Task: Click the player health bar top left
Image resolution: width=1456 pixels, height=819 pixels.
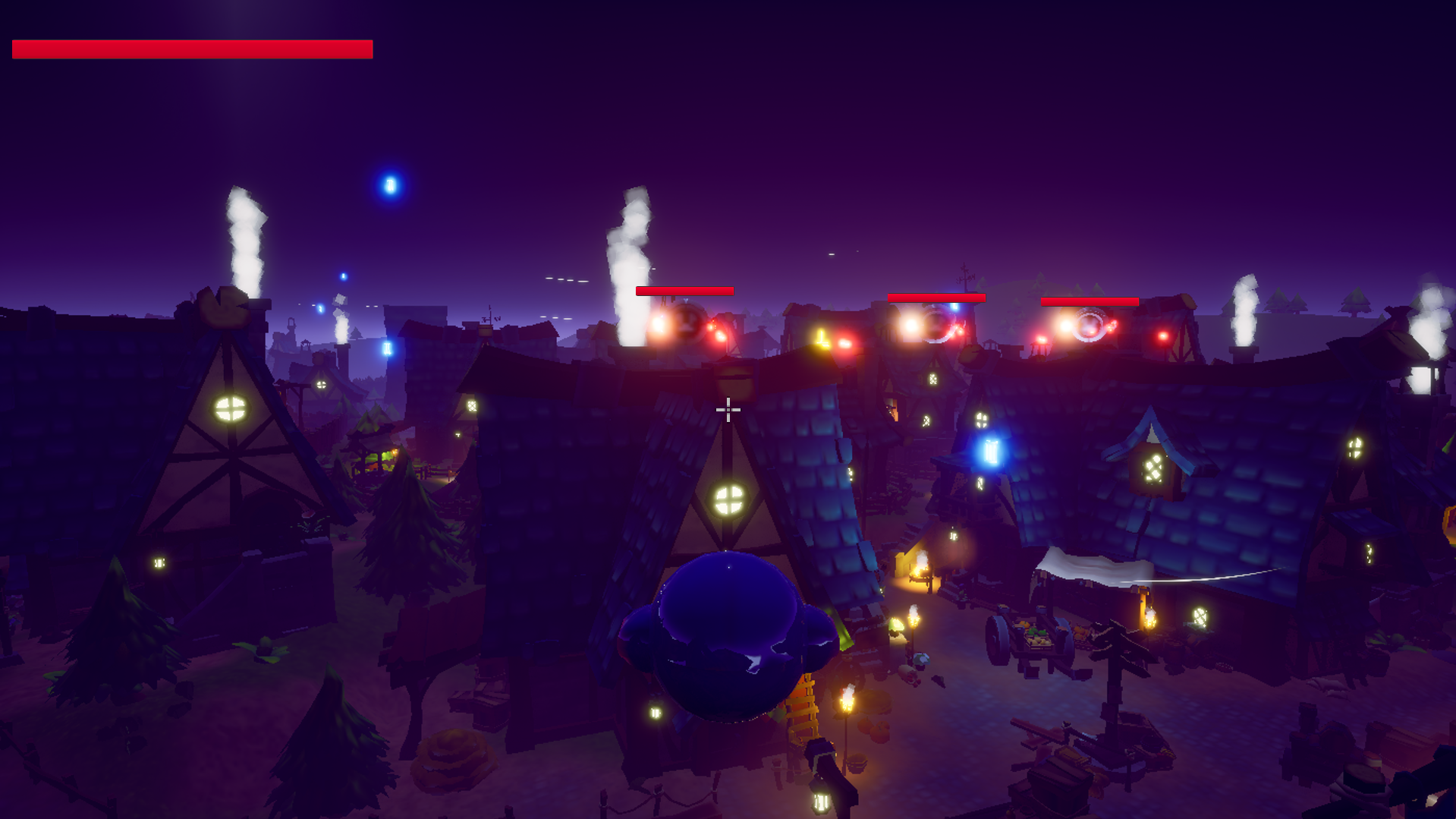Action: tap(190, 50)
